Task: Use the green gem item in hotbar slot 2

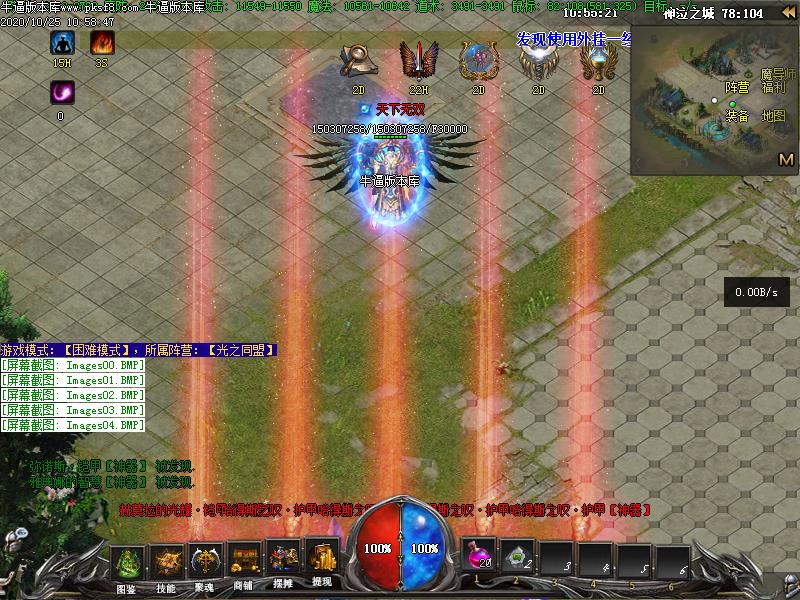Action: (518, 557)
